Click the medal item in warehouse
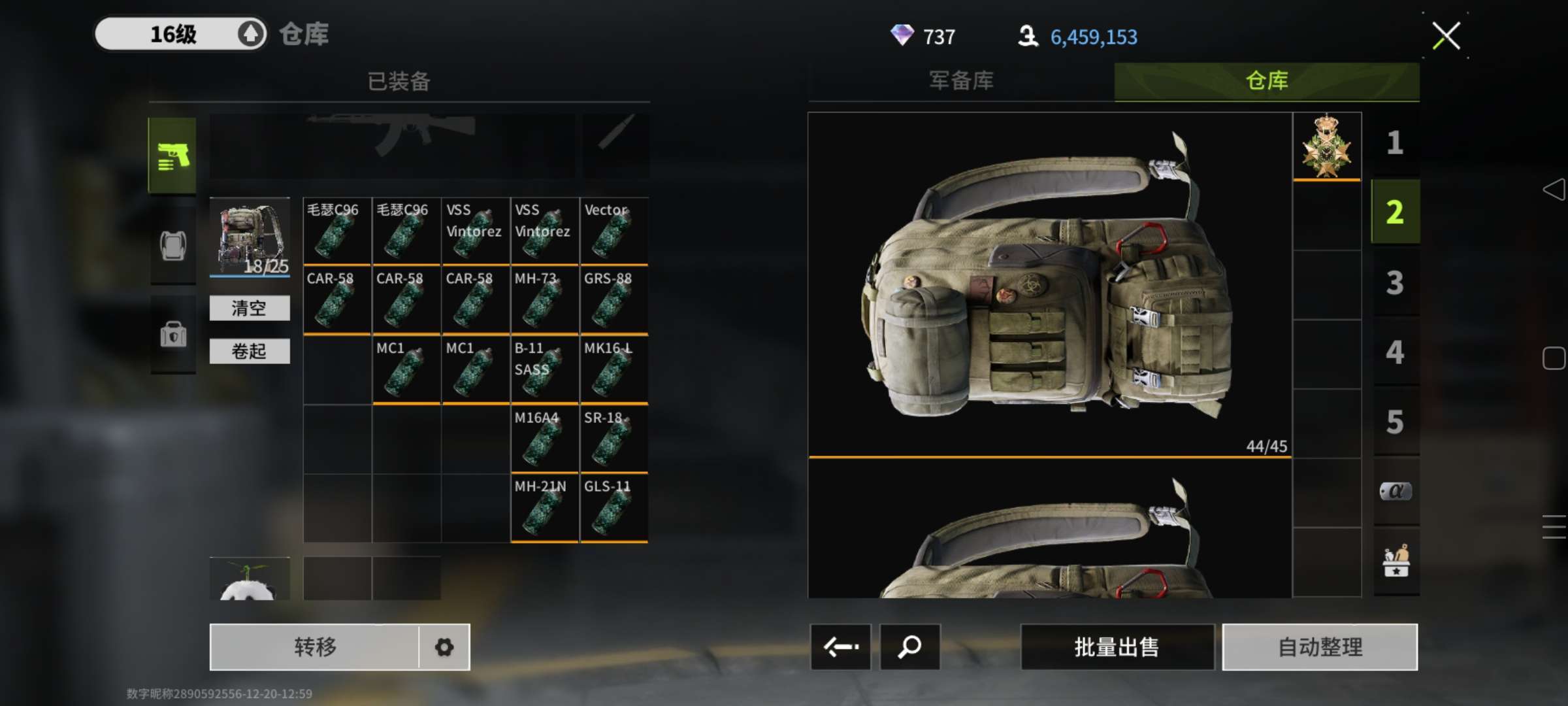This screenshot has height=706, width=1568. (1326, 146)
